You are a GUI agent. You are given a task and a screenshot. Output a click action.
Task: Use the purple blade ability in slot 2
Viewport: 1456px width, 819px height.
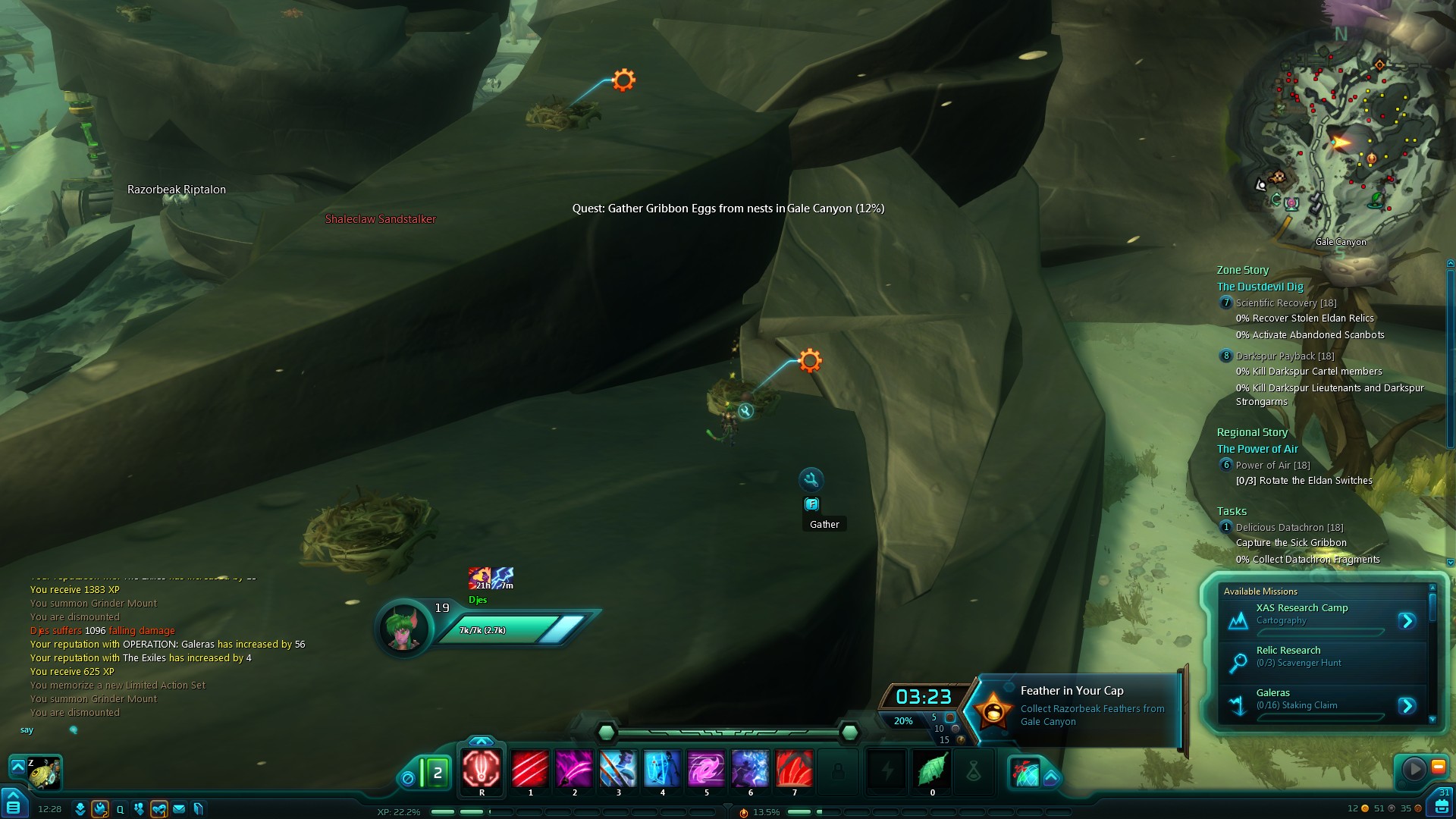[574, 769]
